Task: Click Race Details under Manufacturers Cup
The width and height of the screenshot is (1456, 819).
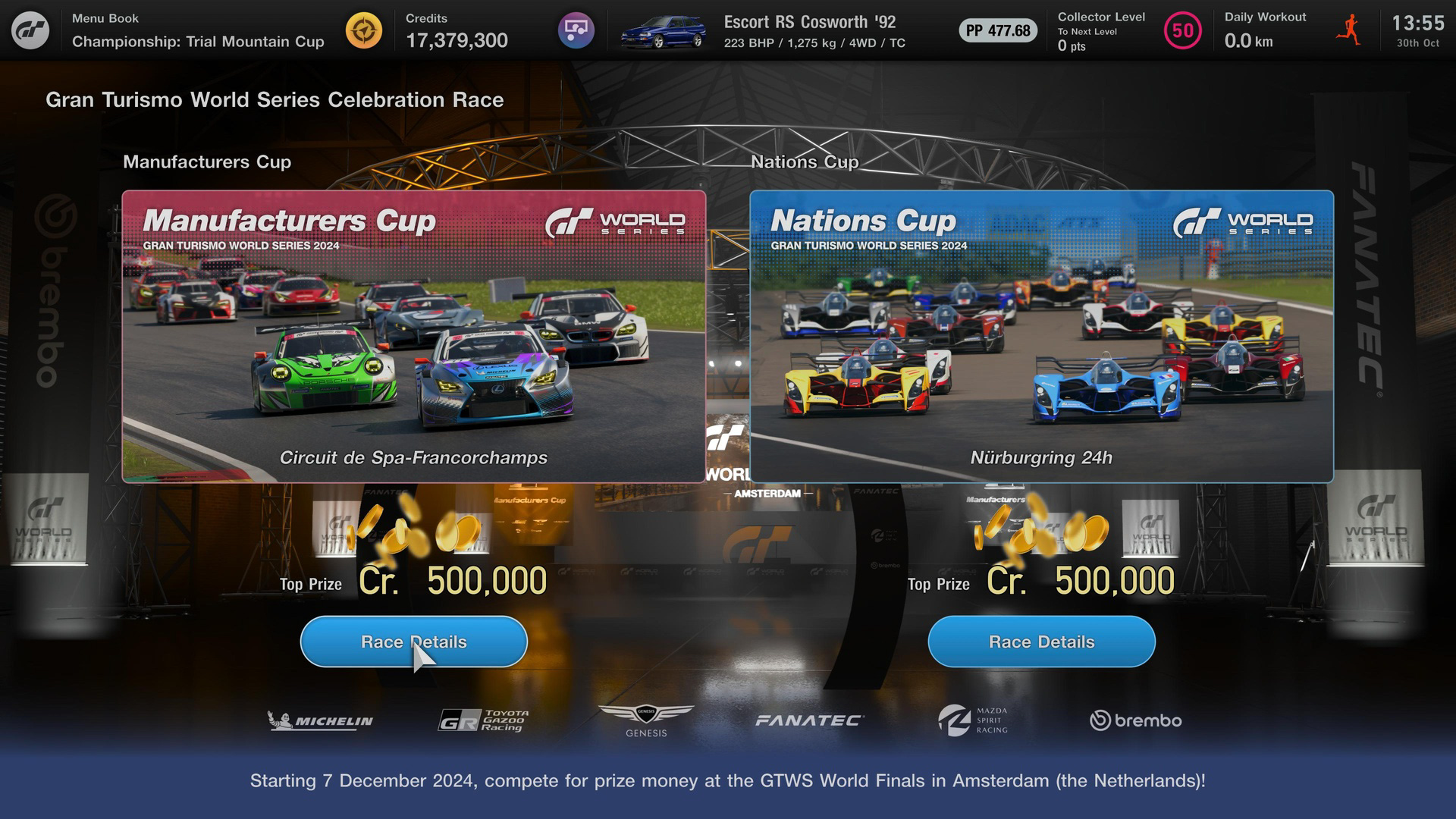Action: pyautogui.click(x=414, y=642)
